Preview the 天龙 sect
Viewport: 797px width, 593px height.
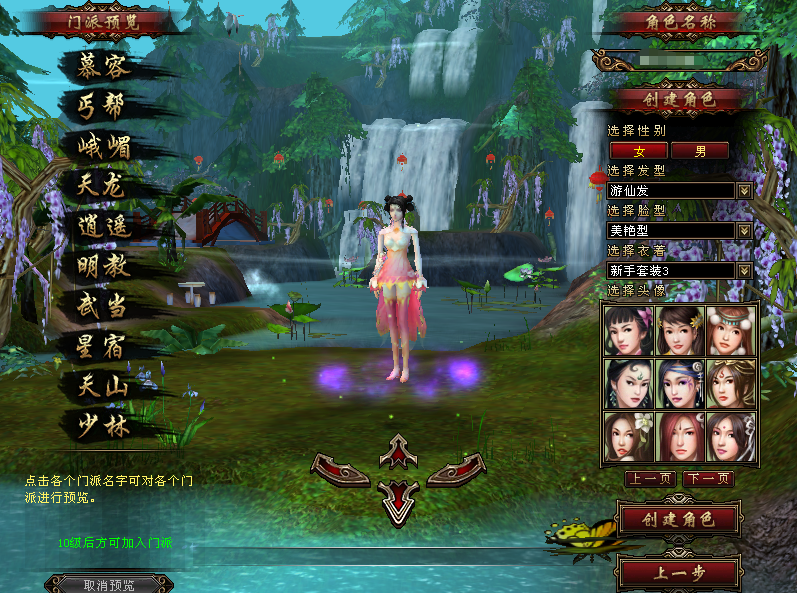pyautogui.click(x=105, y=186)
